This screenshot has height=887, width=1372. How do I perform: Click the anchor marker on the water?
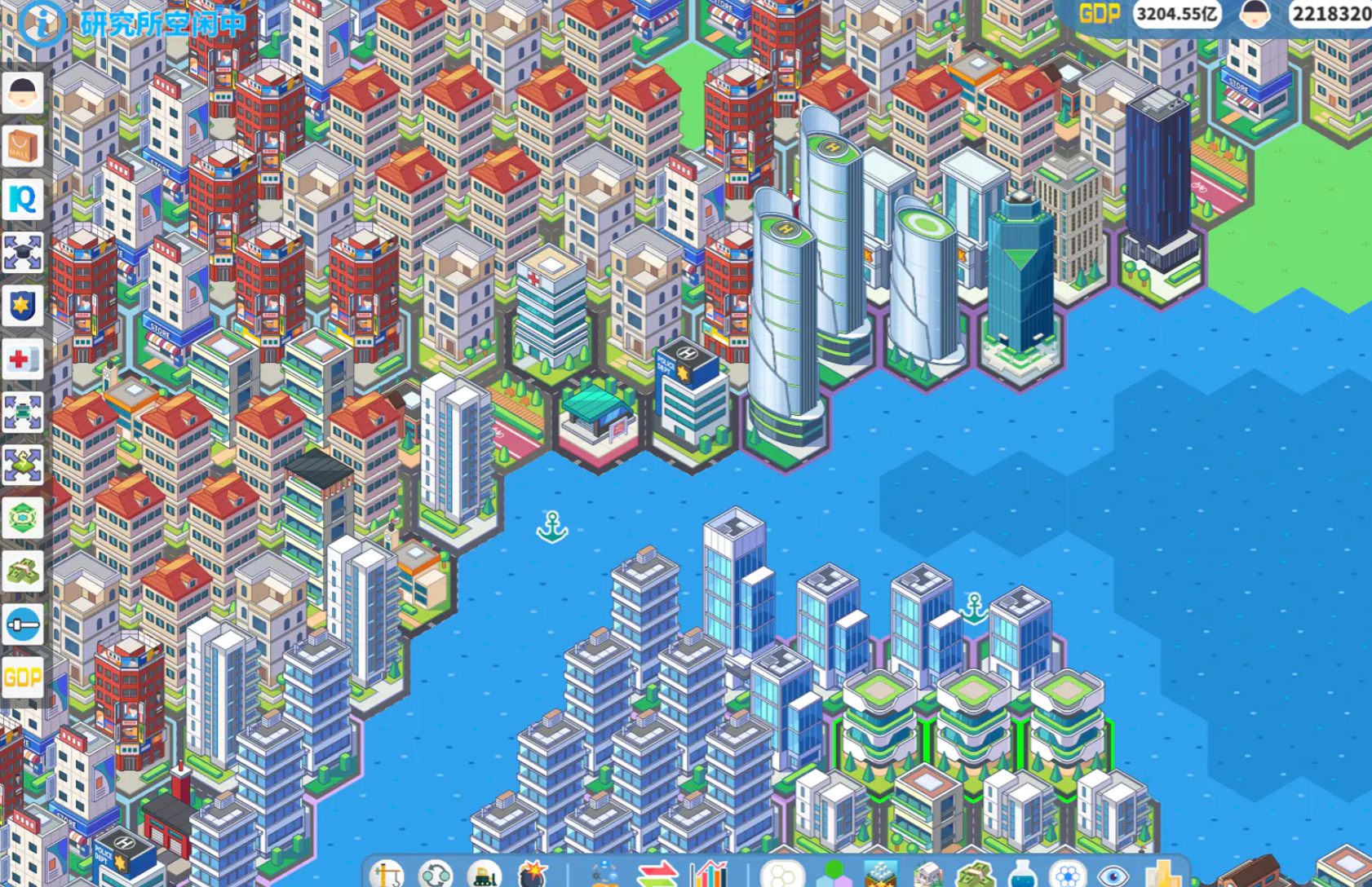pos(551,526)
